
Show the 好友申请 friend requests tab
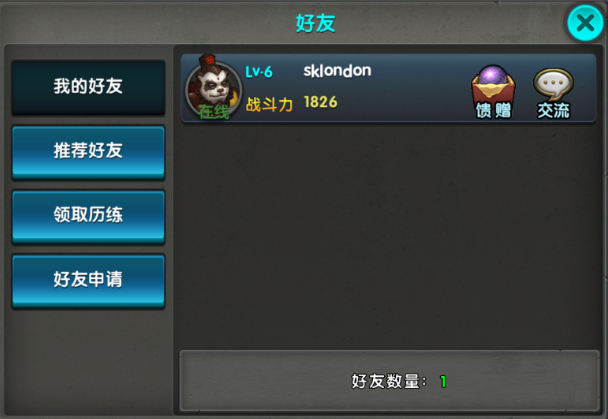click(x=88, y=279)
